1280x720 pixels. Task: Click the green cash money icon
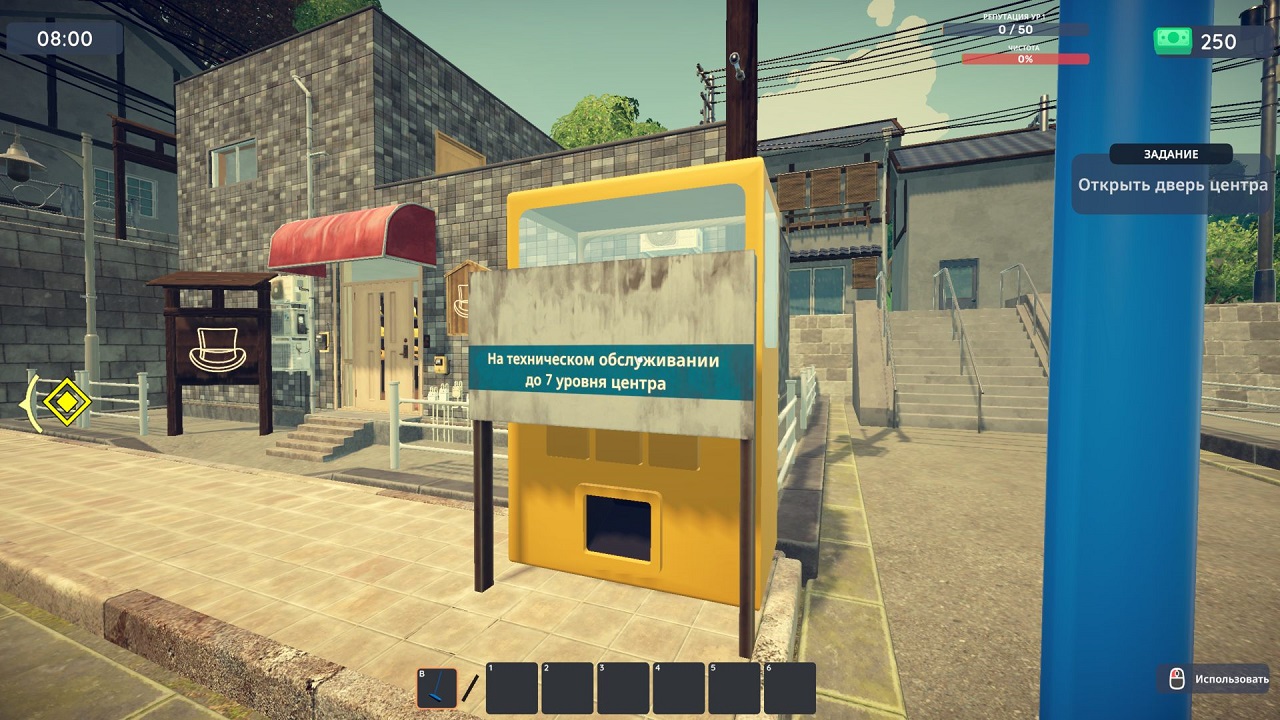tap(1173, 41)
